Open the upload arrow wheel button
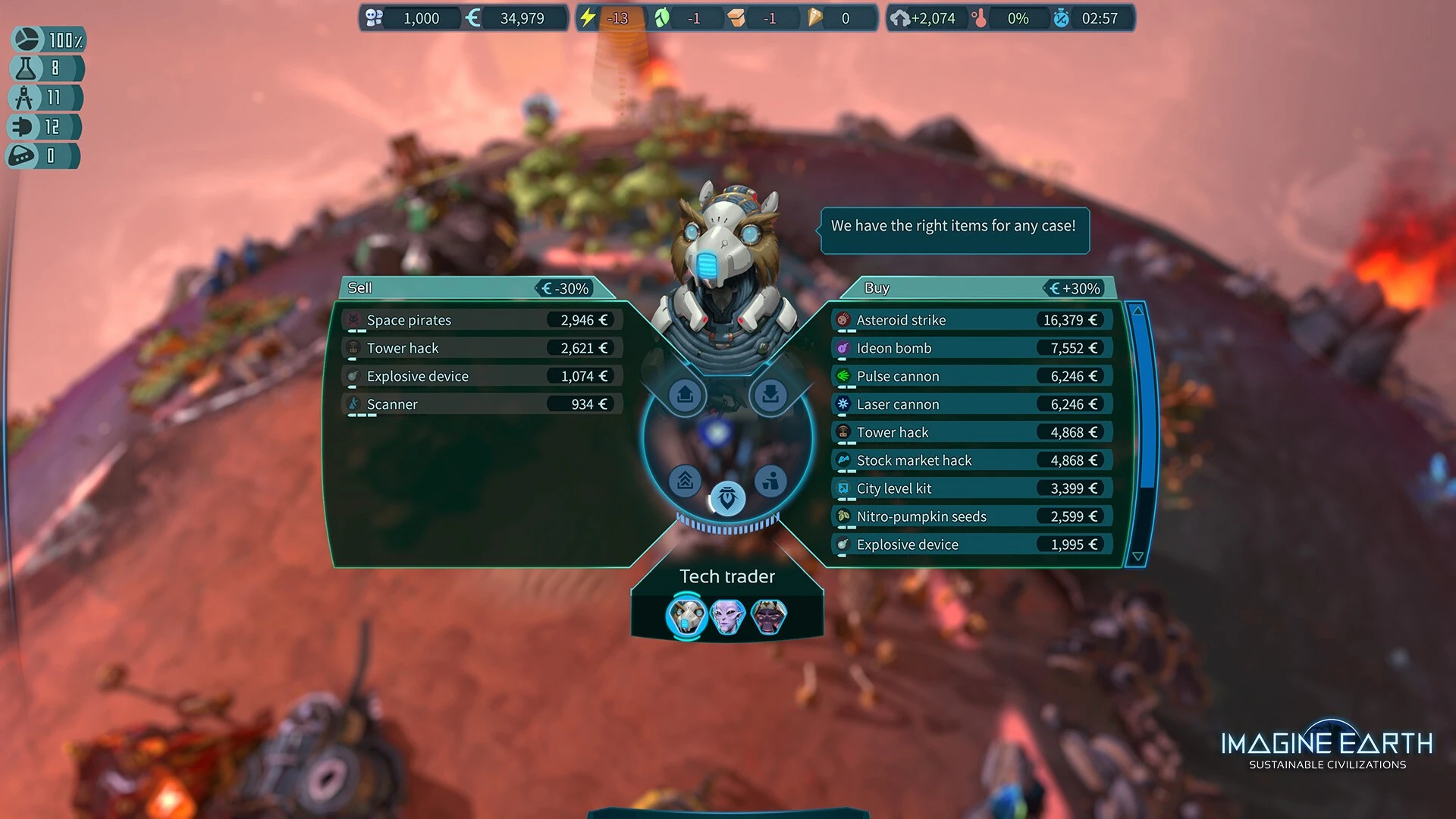Screen dimensions: 1456x819 686,395
